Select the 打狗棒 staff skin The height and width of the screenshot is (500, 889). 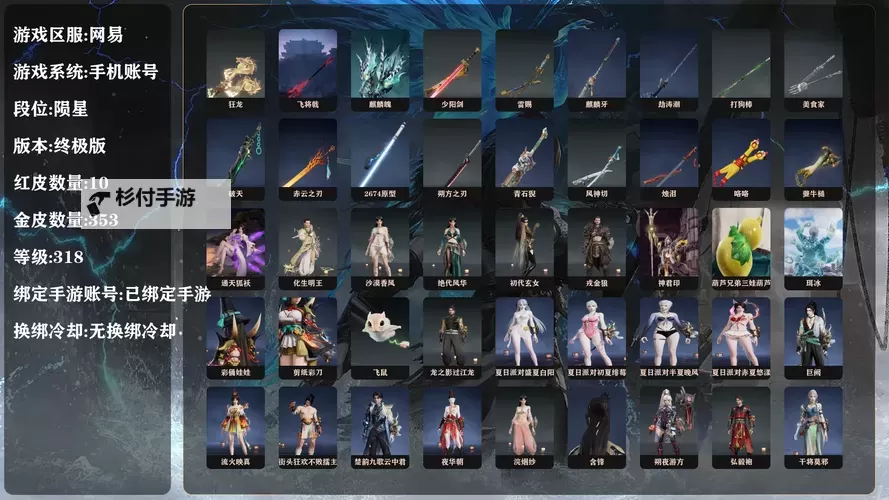(x=740, y=68)
